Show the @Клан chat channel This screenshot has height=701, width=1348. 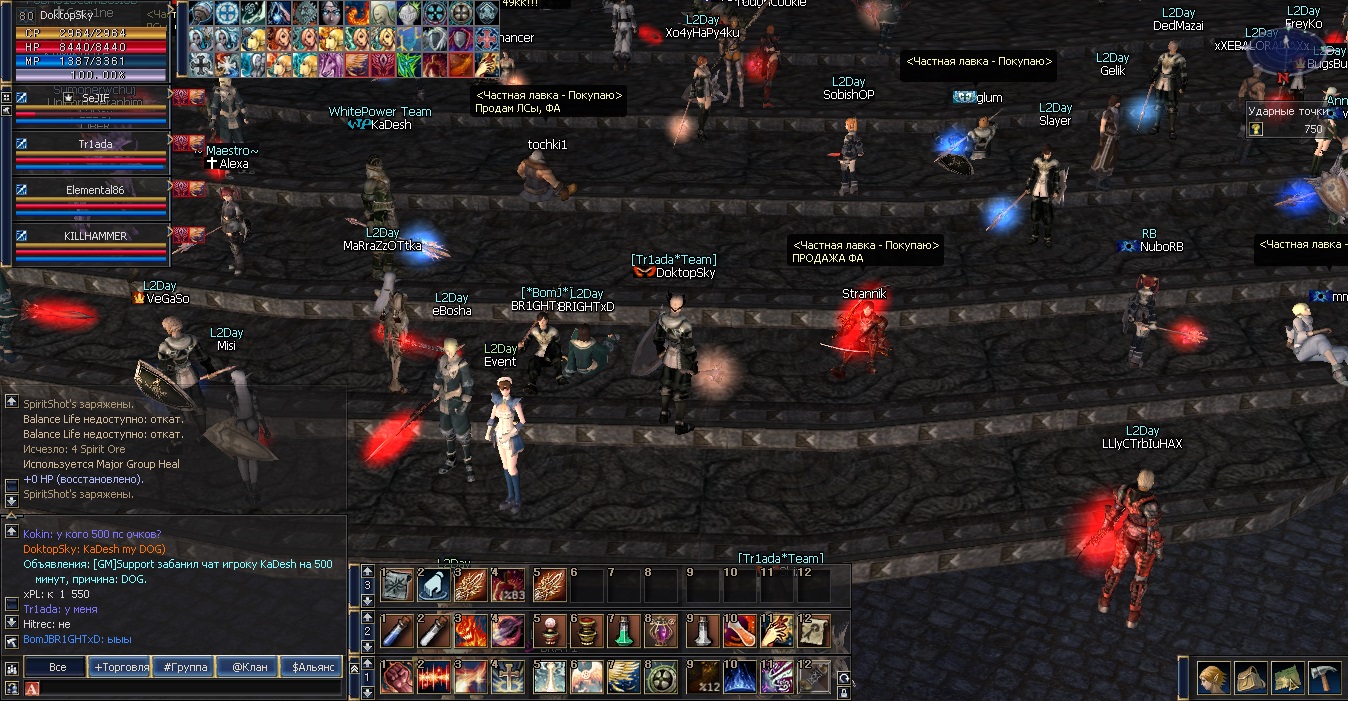[x=248, y=667]
